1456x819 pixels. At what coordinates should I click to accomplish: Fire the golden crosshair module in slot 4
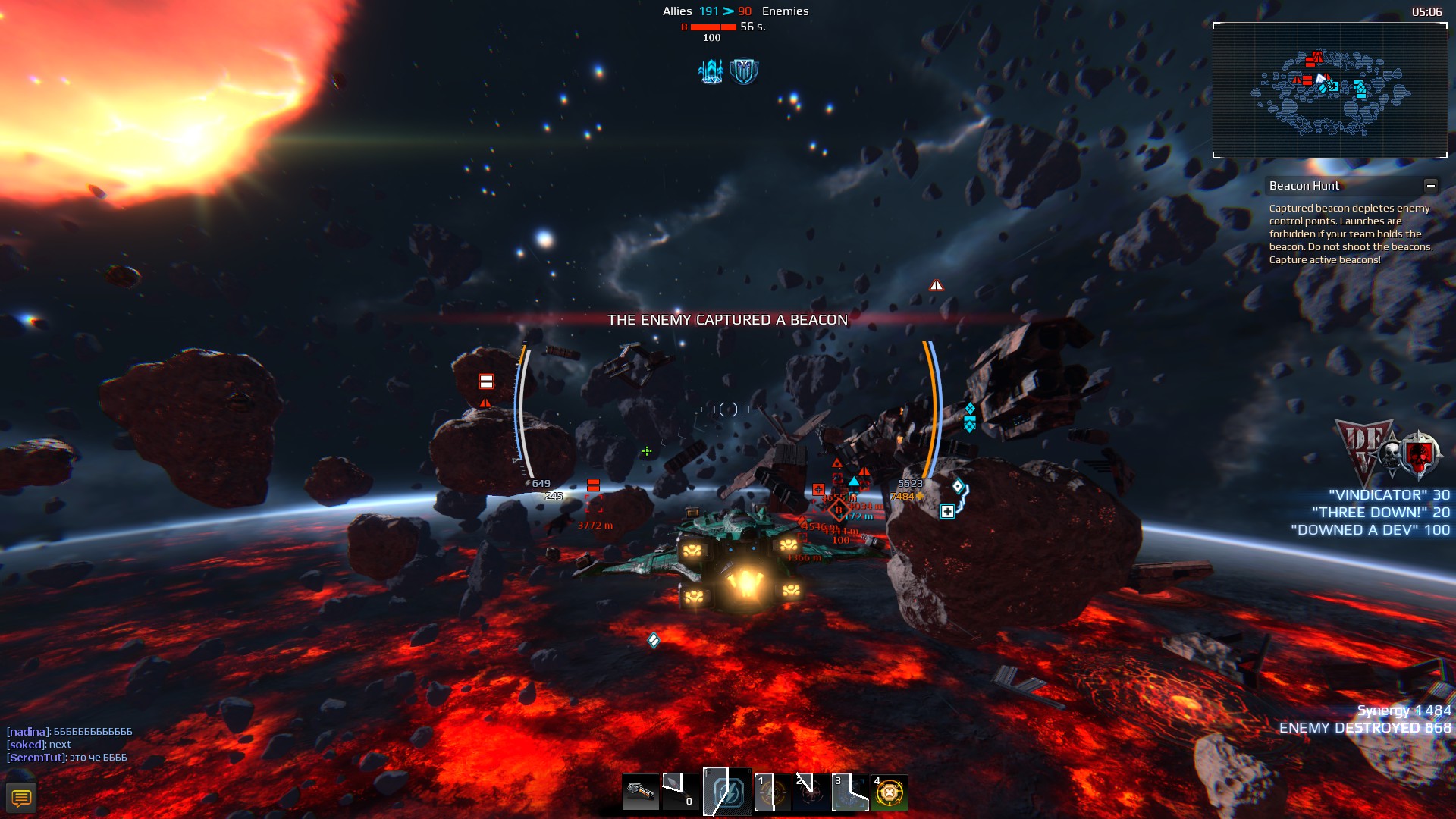pyautogui.click(x=889, y=793)
